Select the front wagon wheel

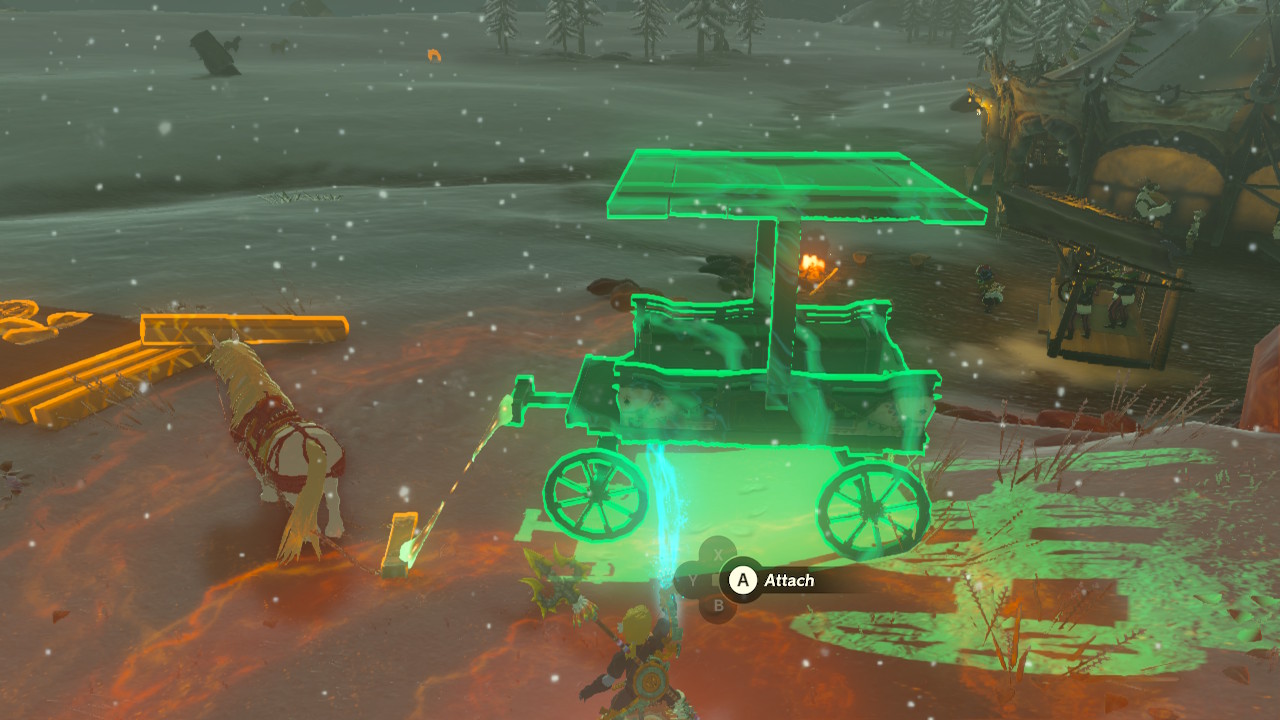coord(595,495)
